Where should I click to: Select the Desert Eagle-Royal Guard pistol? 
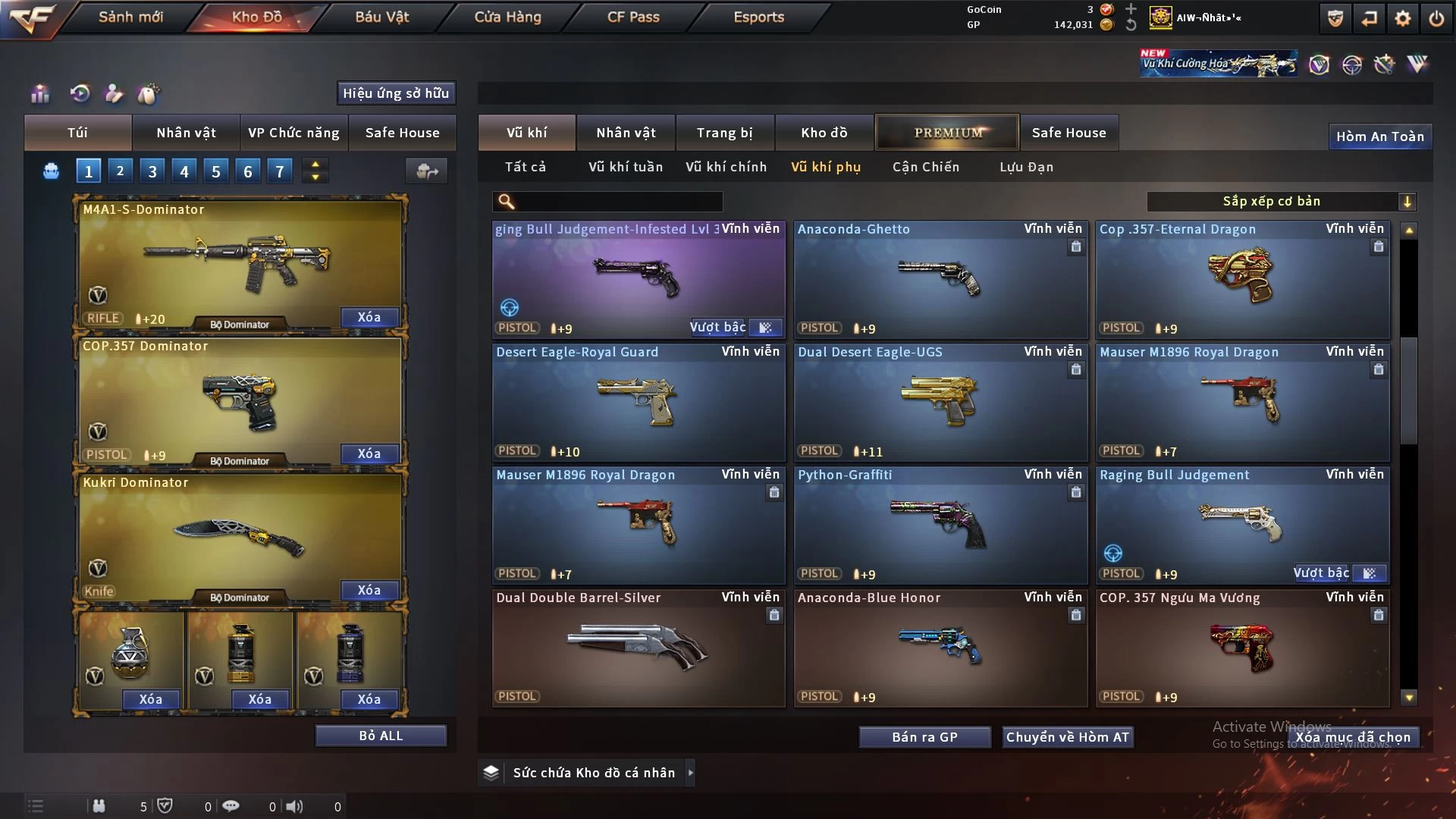tap(638, 402)
